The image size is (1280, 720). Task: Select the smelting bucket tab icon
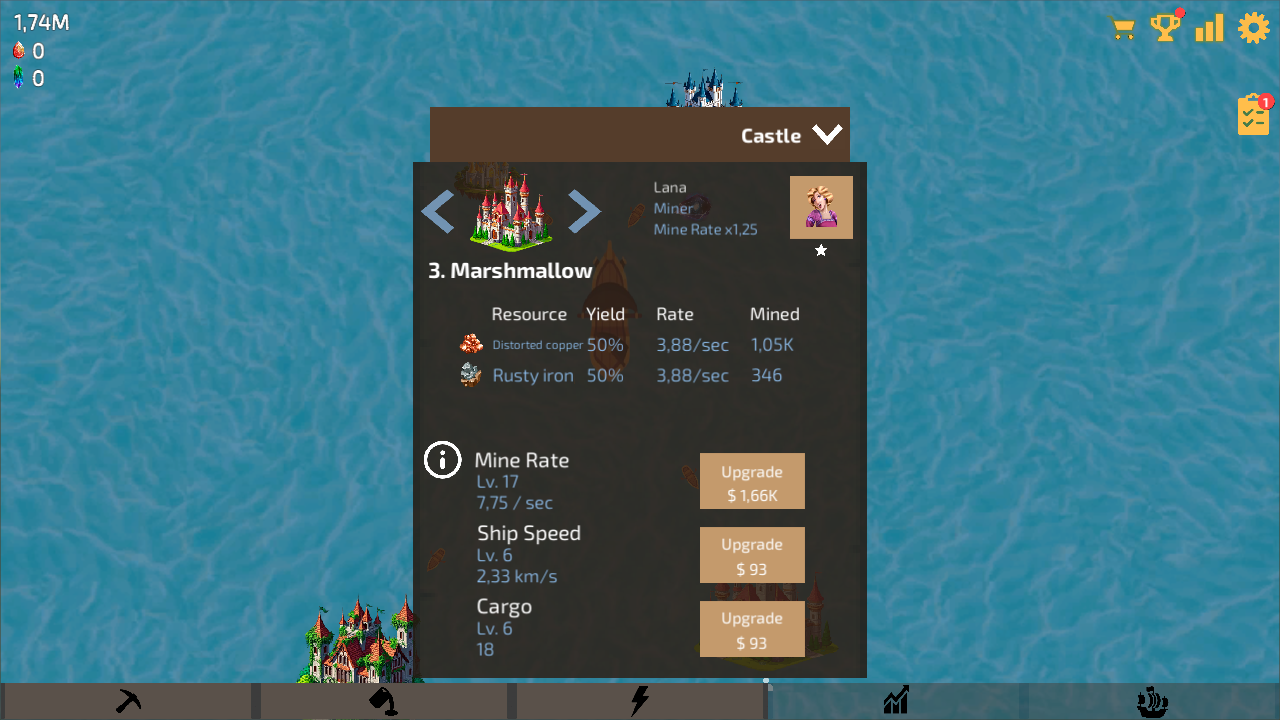(x=384, y=700)
